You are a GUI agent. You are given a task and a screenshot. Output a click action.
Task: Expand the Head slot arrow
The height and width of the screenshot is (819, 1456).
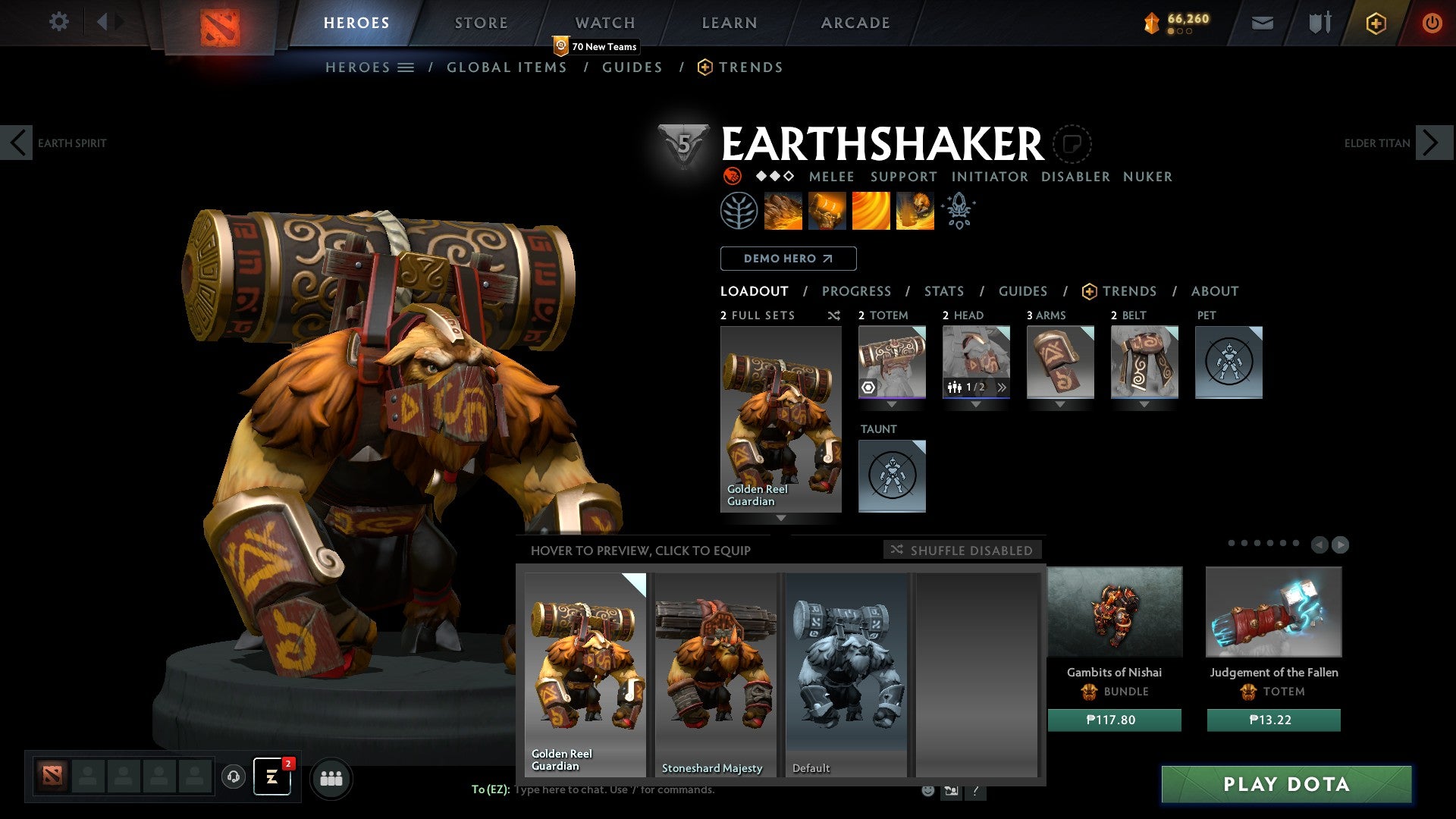tap(976, 404)
